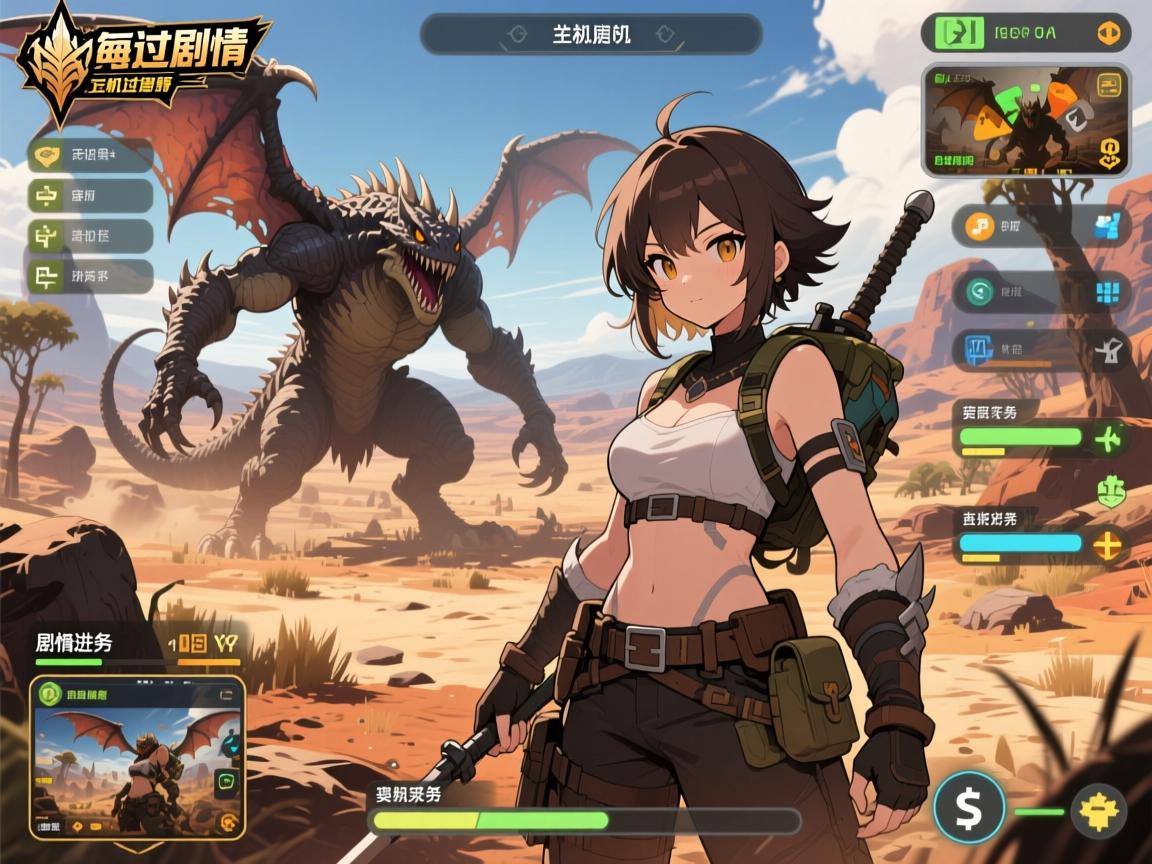1152x864 pixels.
Task: Click the top center title banner
Action: (591, 34)
